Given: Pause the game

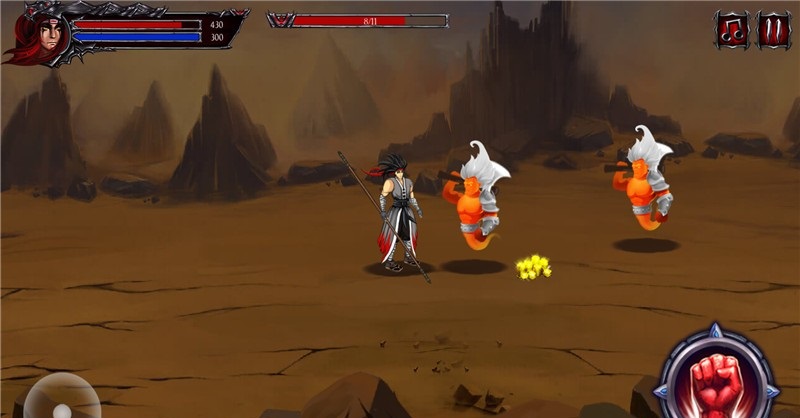Looking at the screenshot, I should click(774, 30).
